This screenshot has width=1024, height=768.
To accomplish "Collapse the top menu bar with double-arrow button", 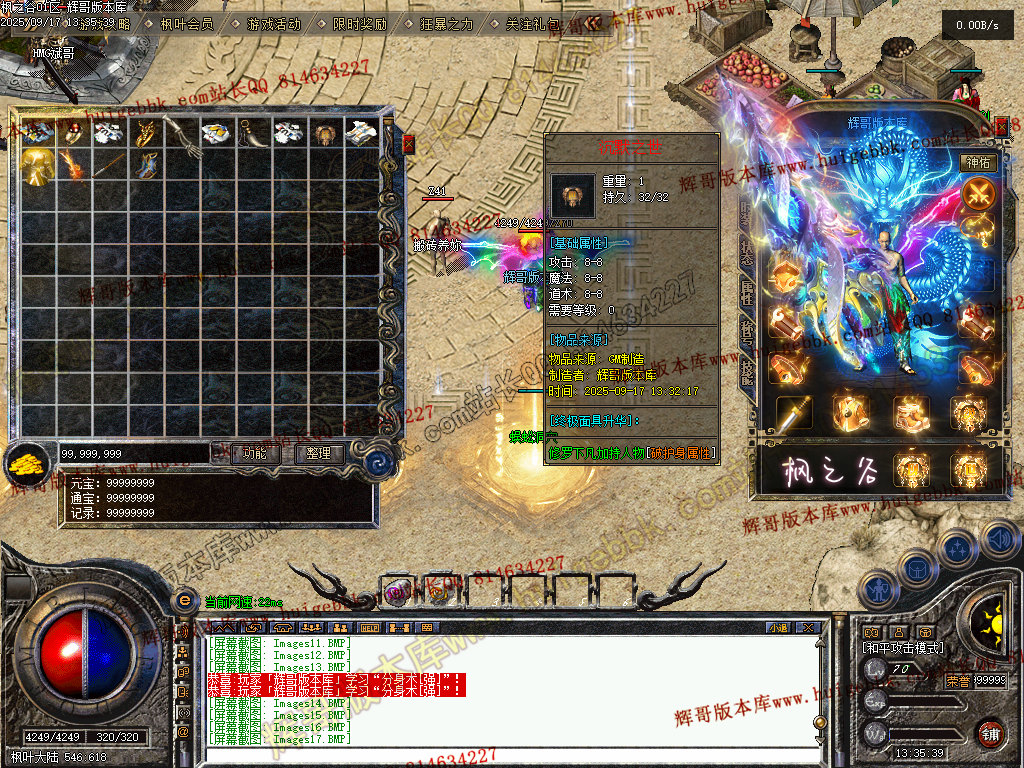I will click(x=594, y=23).
